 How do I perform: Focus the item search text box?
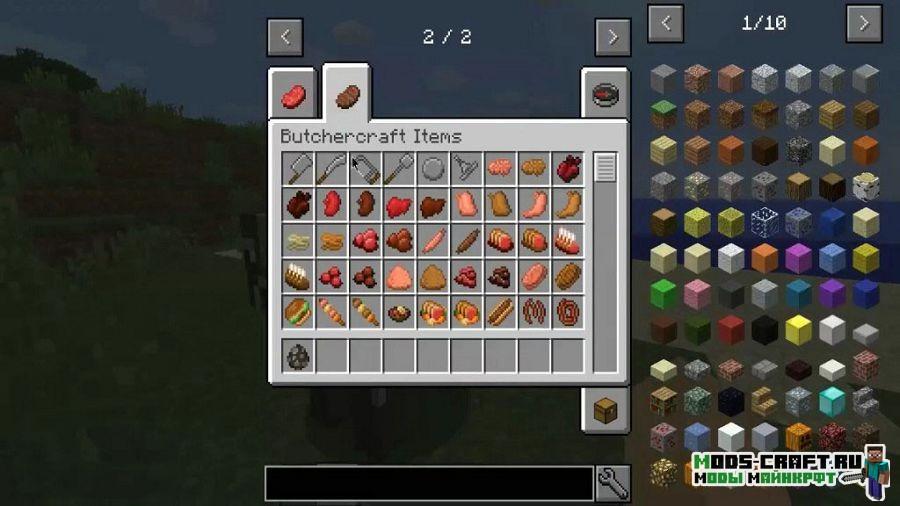tap(429, 483)
